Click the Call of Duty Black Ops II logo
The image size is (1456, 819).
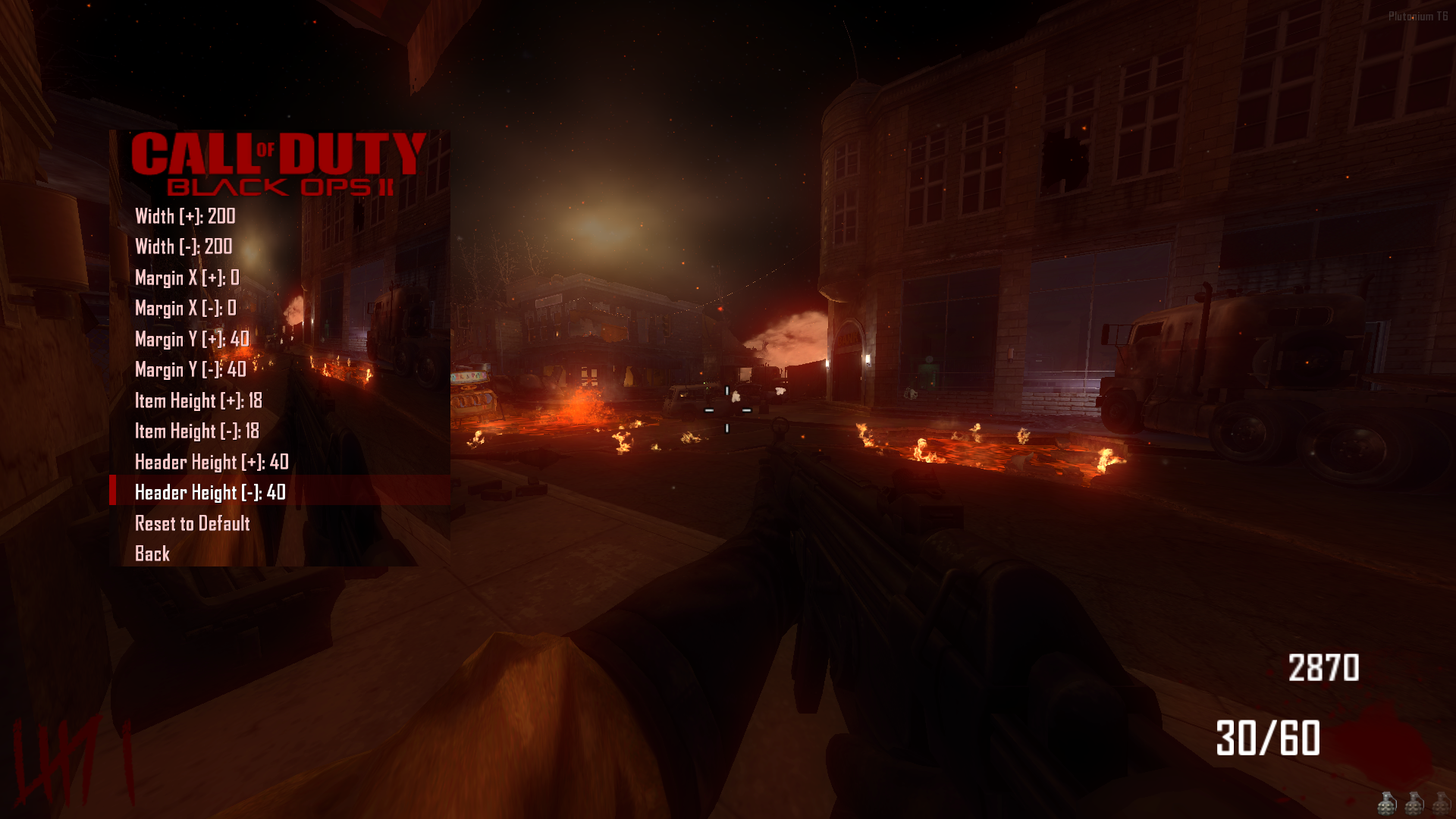tap(281, 163)
